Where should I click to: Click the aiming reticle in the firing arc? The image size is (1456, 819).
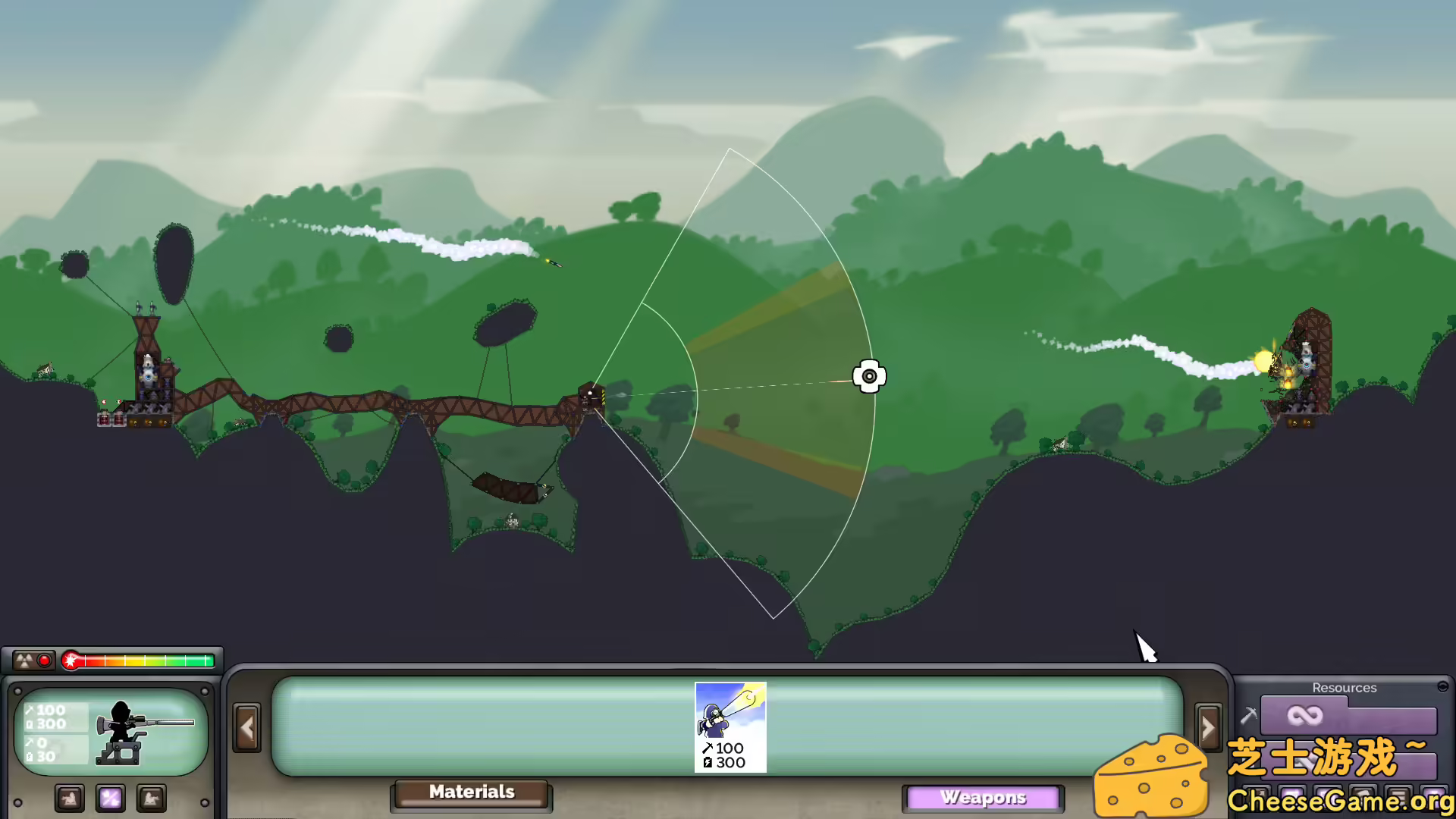[869, 375]
